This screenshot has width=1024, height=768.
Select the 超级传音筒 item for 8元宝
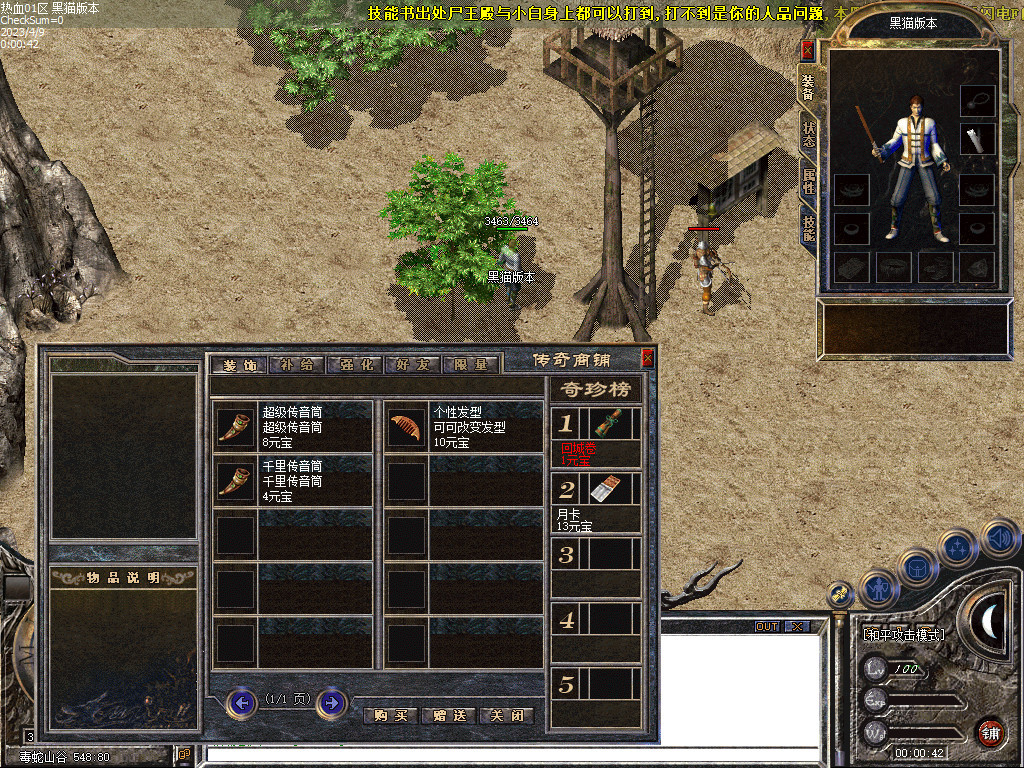[236, 427]
